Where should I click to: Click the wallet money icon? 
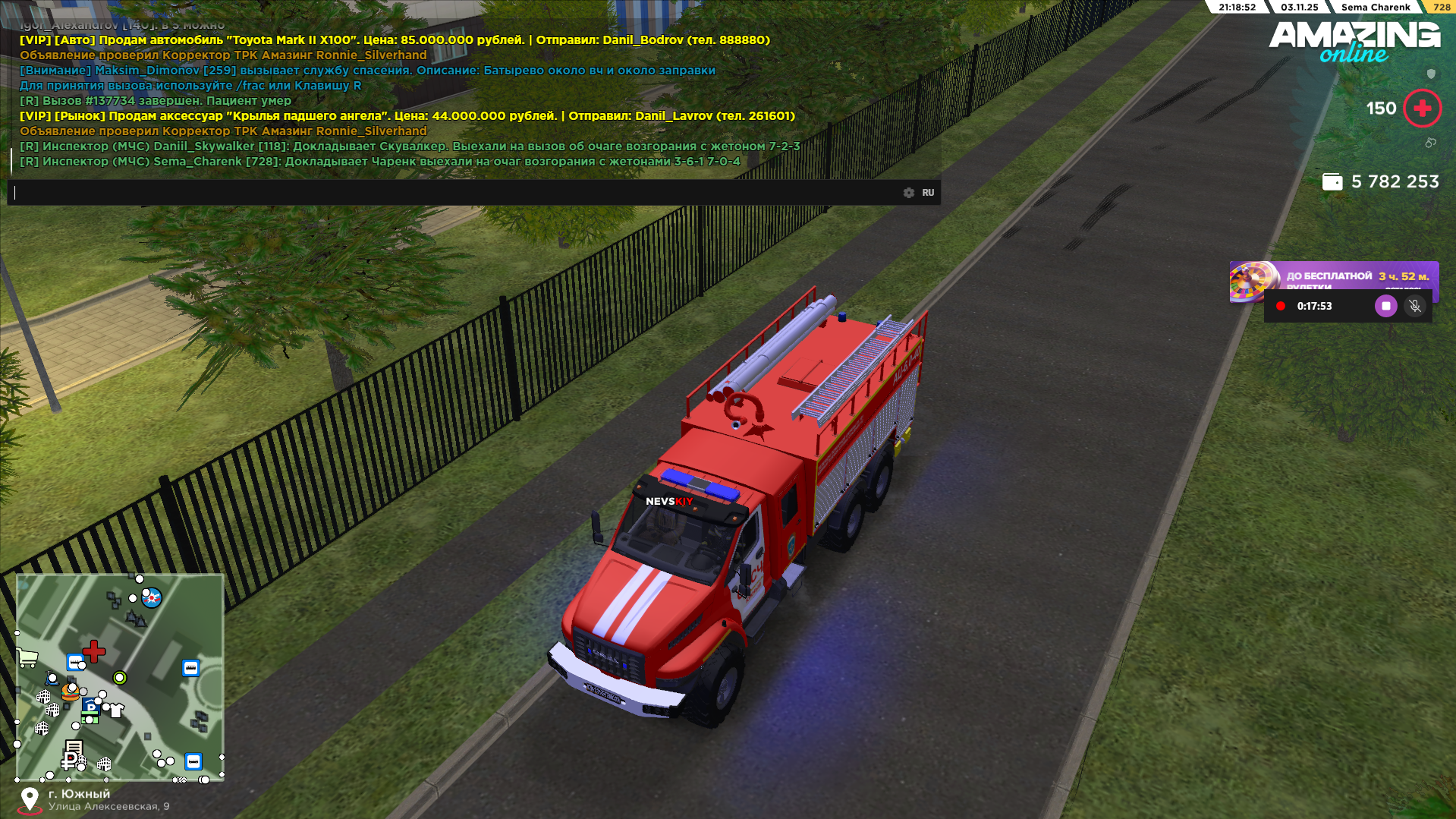[1332, 182]
